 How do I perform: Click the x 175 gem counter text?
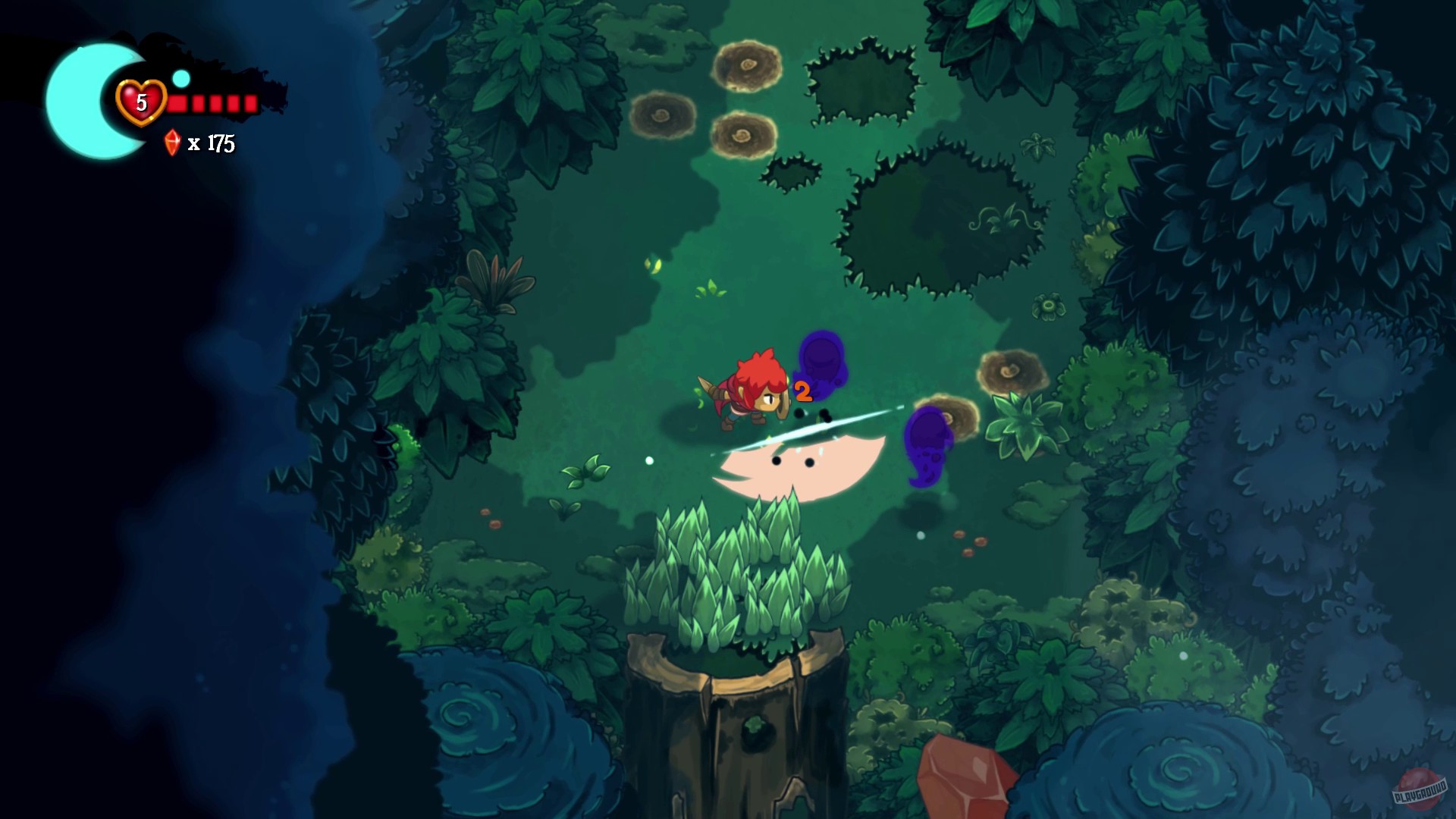pyautogui.click(x=211, y=141)
